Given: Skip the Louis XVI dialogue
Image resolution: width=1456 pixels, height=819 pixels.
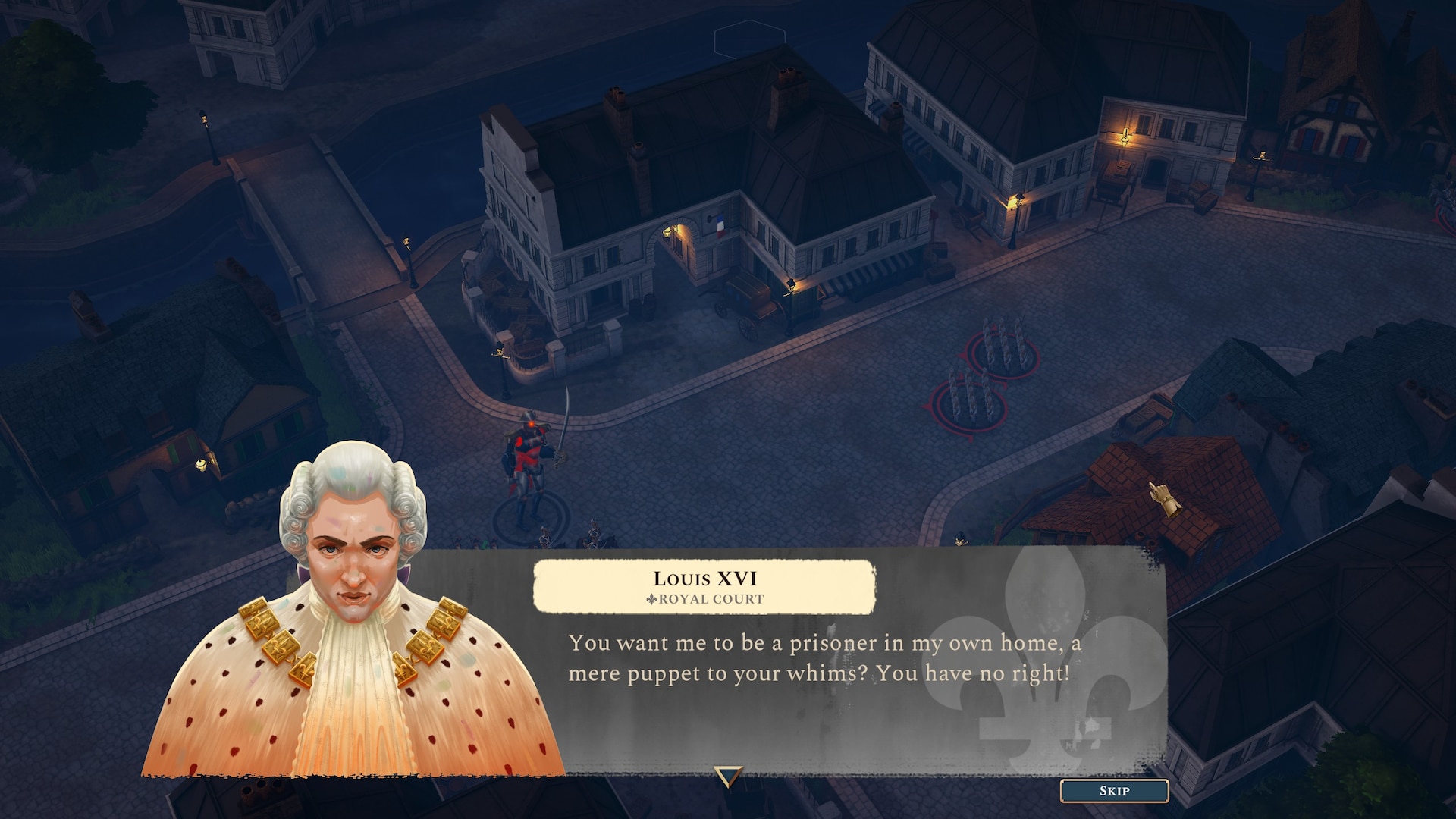Looking at the screenshot, I should tap(1114, 791).
